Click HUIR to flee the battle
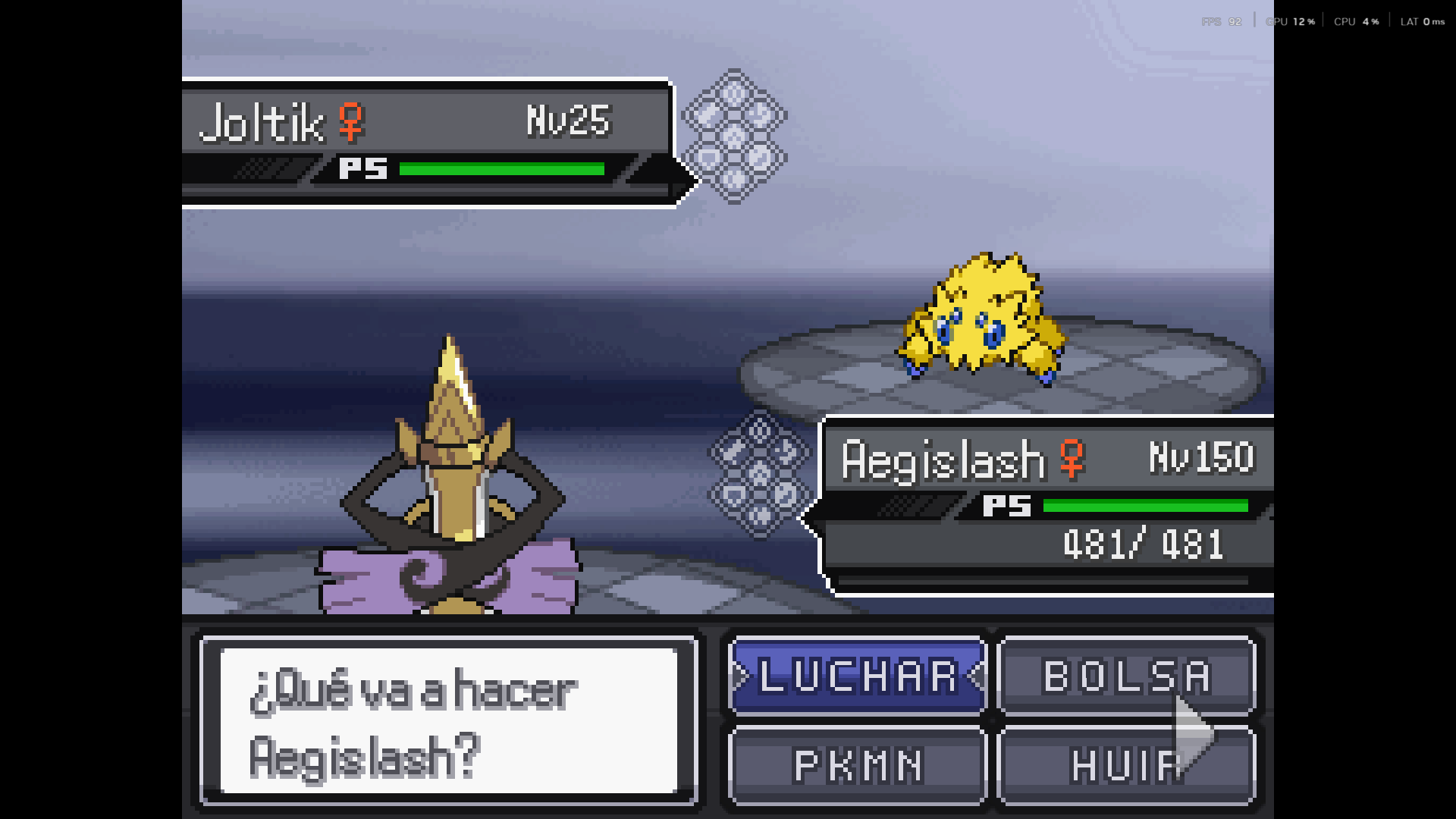Screen dimensions: 1456x819 click(1126, 765)
